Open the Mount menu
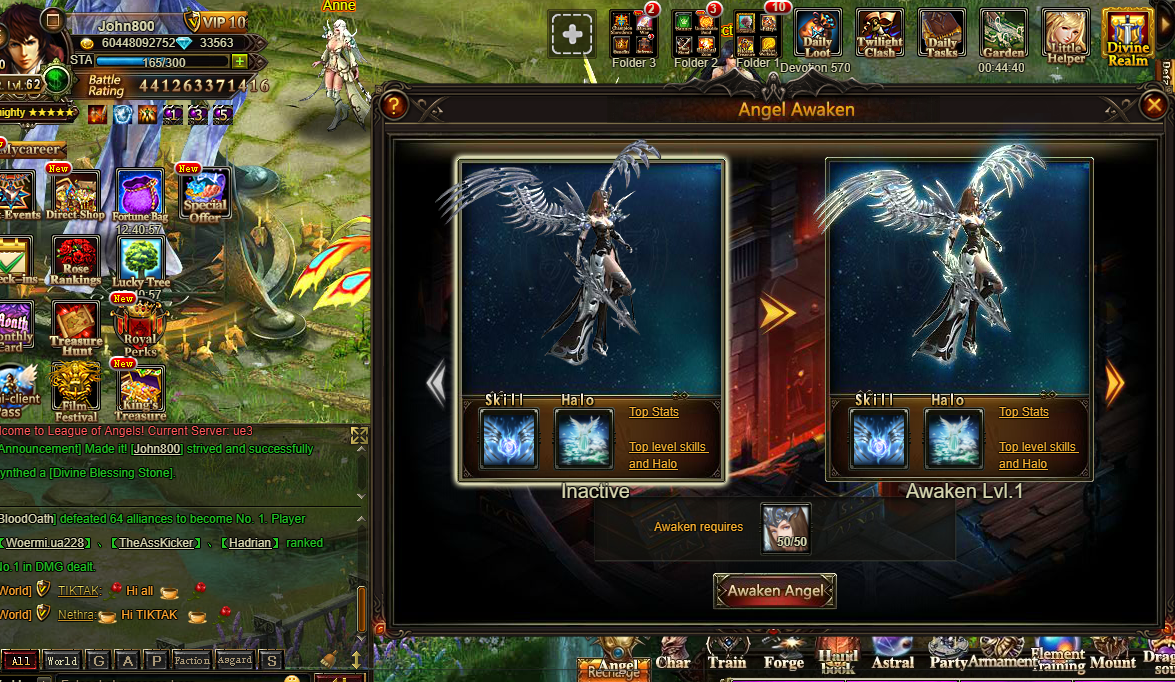The height and width of the screenshot is (682, 1175). coord(1112,657)
